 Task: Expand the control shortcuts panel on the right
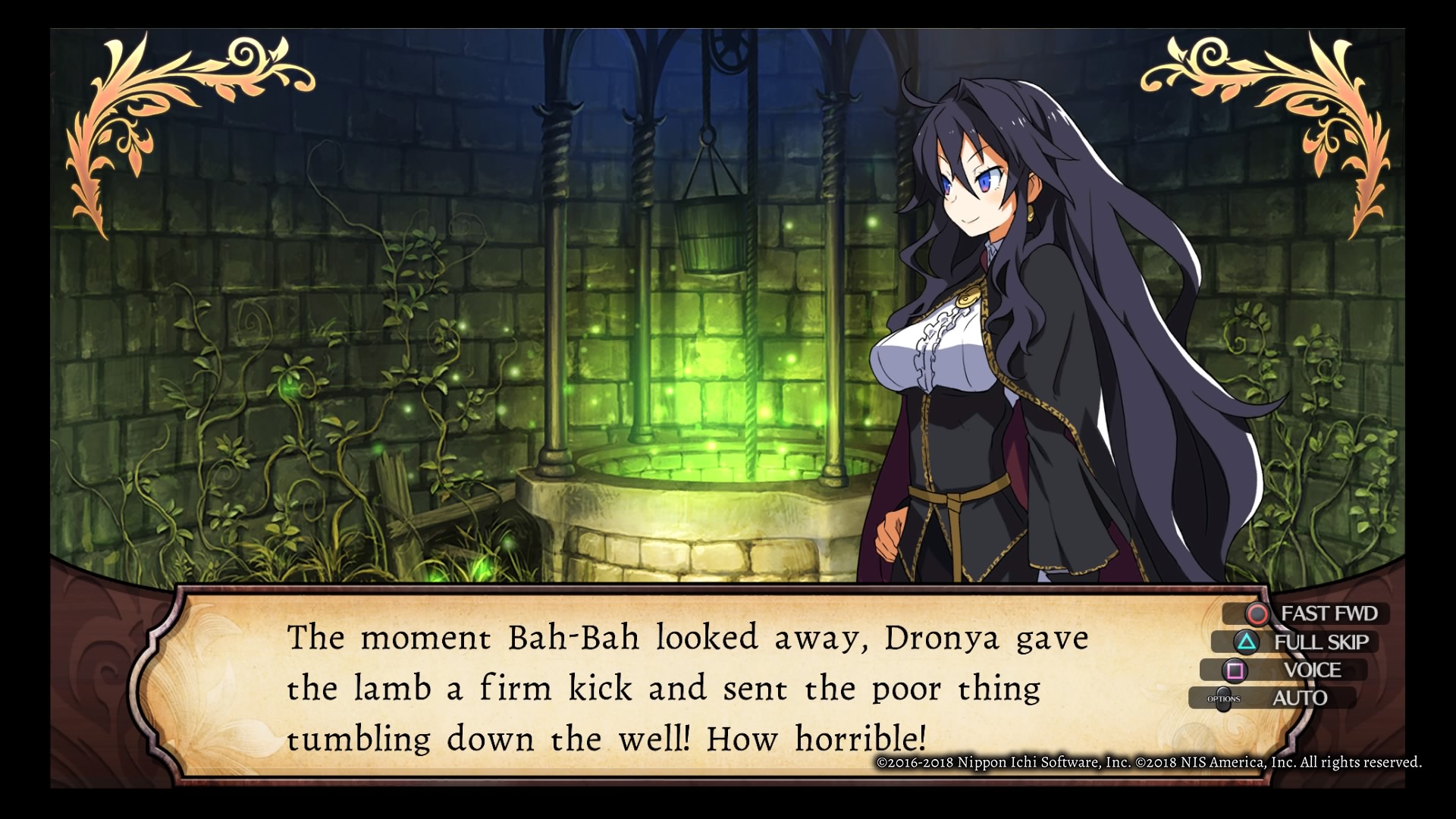click(1304, 656)
